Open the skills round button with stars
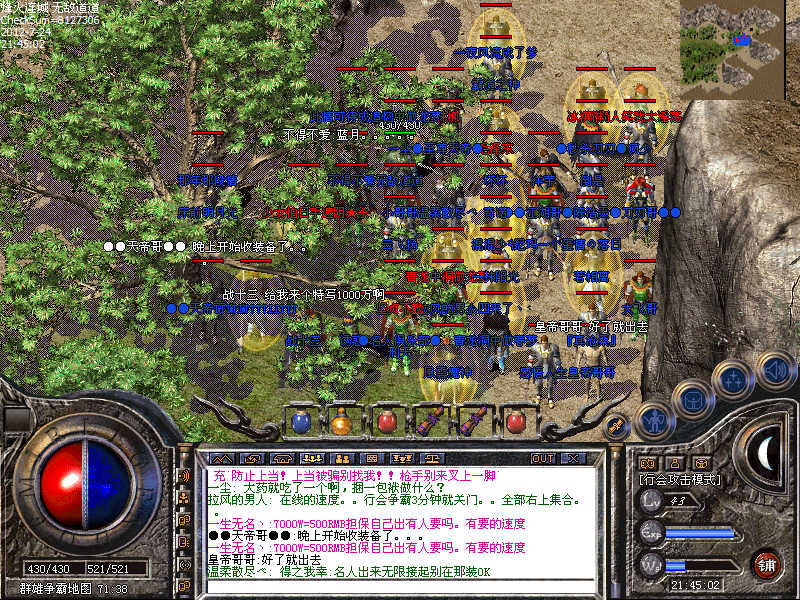800x600 pixels. [735, 379]
